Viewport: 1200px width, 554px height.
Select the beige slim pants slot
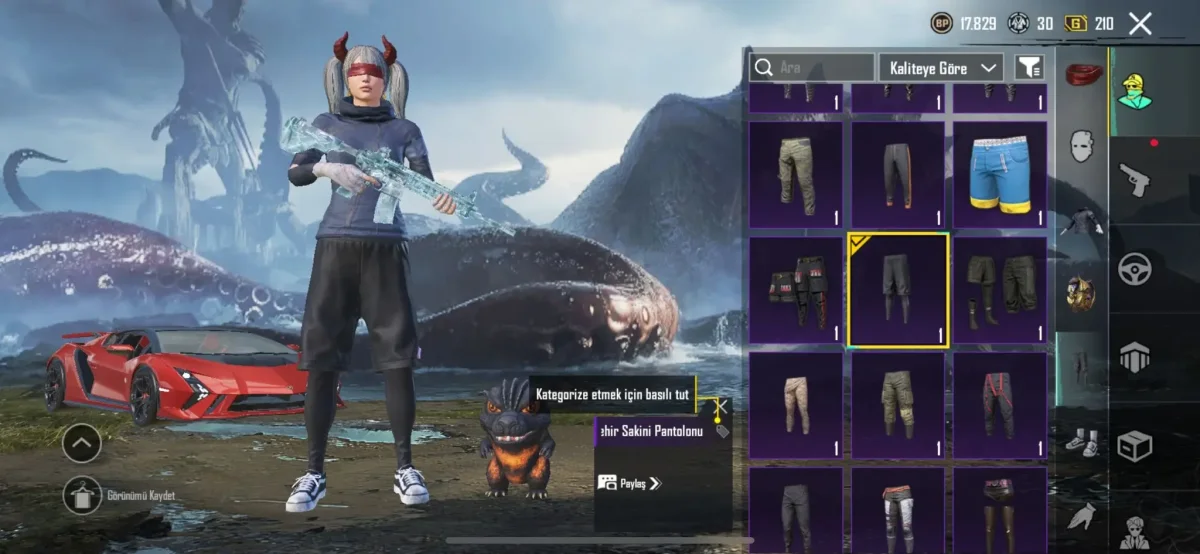click(795, 405)
